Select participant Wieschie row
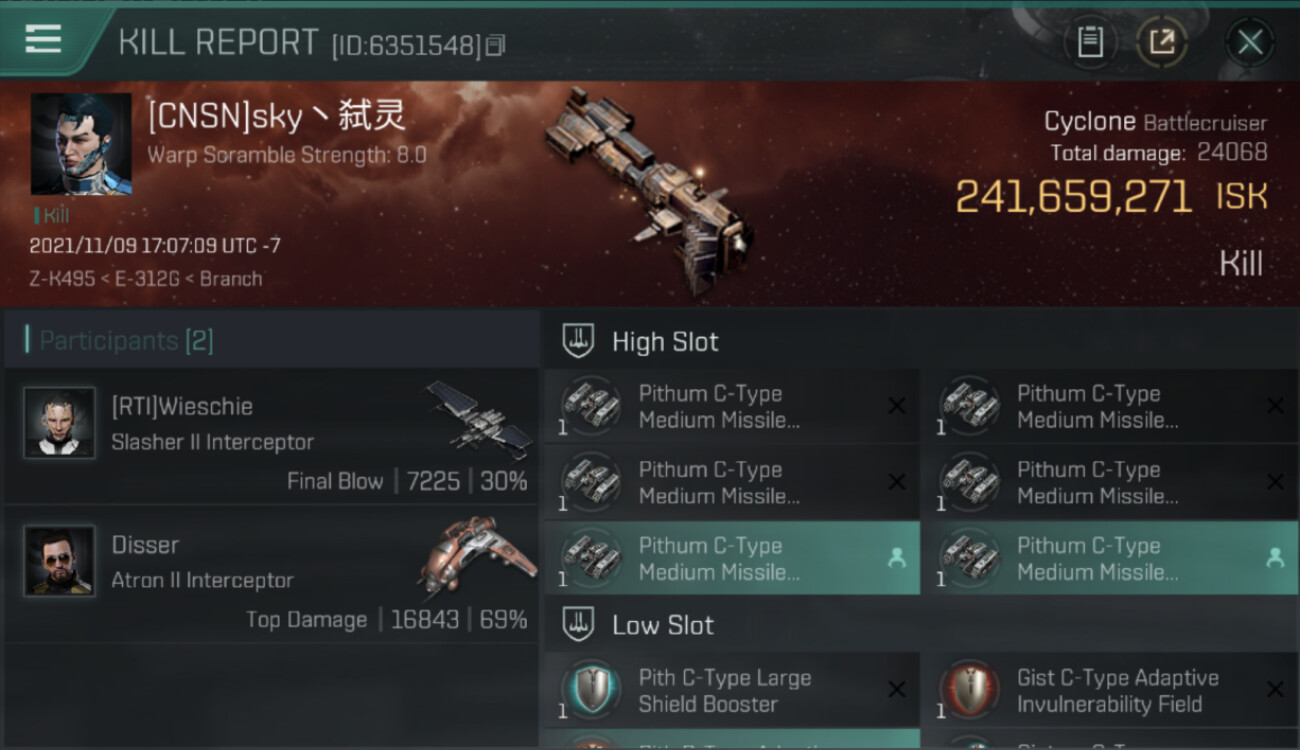The height and width of the screenshot is (750, 1300). (272, 436)
